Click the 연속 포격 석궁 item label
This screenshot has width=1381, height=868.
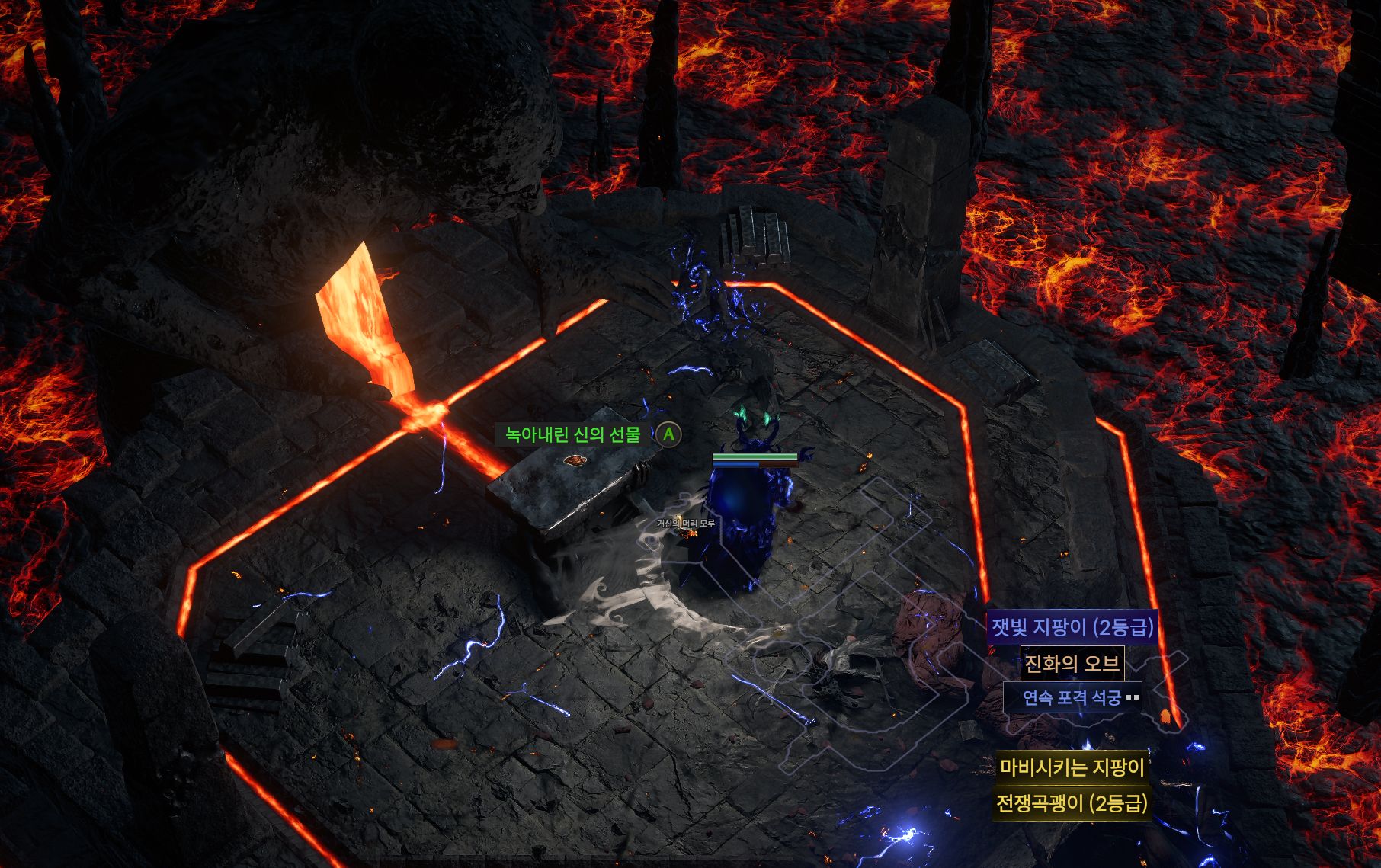[1072, 697]
